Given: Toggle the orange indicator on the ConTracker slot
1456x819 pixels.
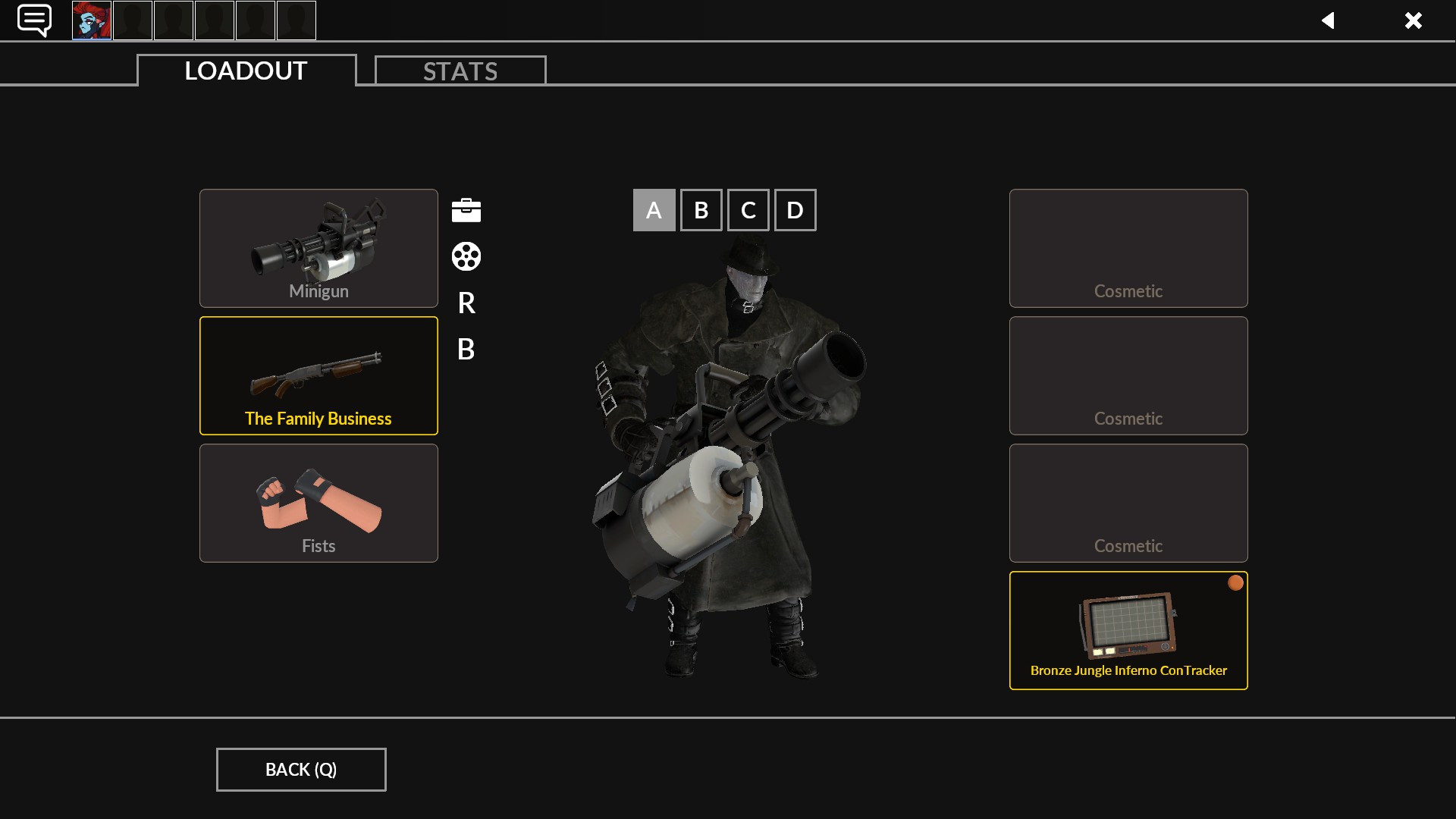Looking at the screenshot, I should [1235, 582].
